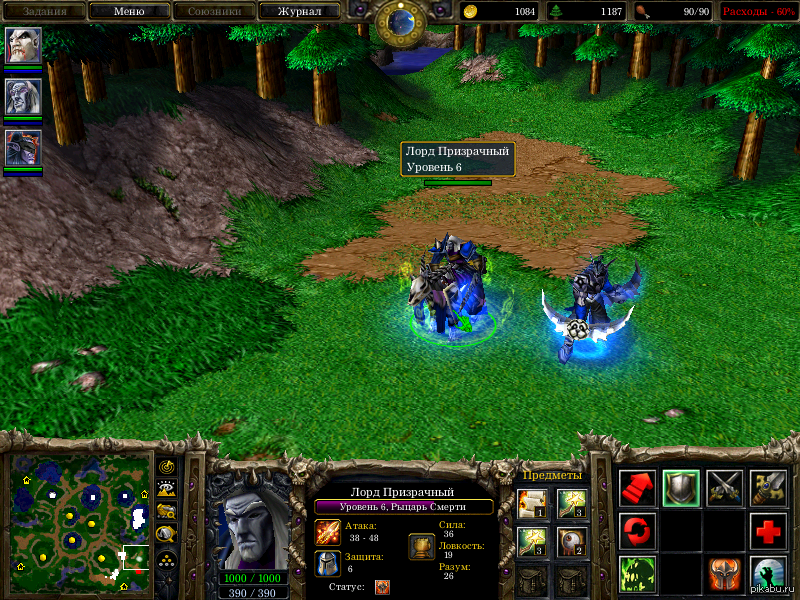Screen dimensions: 800x600
Task: Open the Журнал log
Action: coord(299,11)
